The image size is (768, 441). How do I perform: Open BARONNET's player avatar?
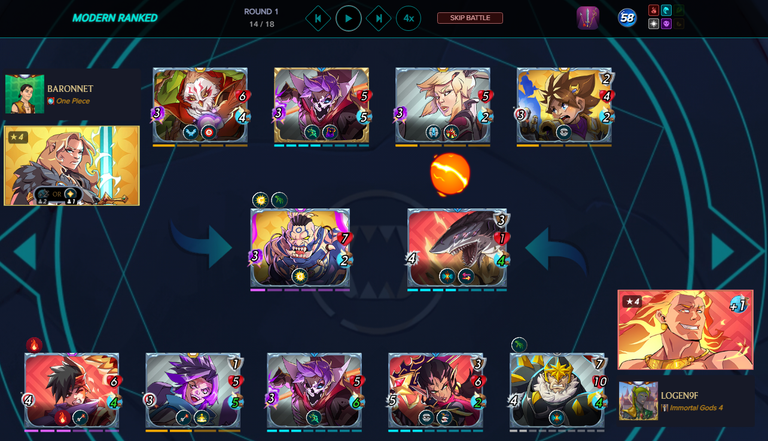click(24, 94)
